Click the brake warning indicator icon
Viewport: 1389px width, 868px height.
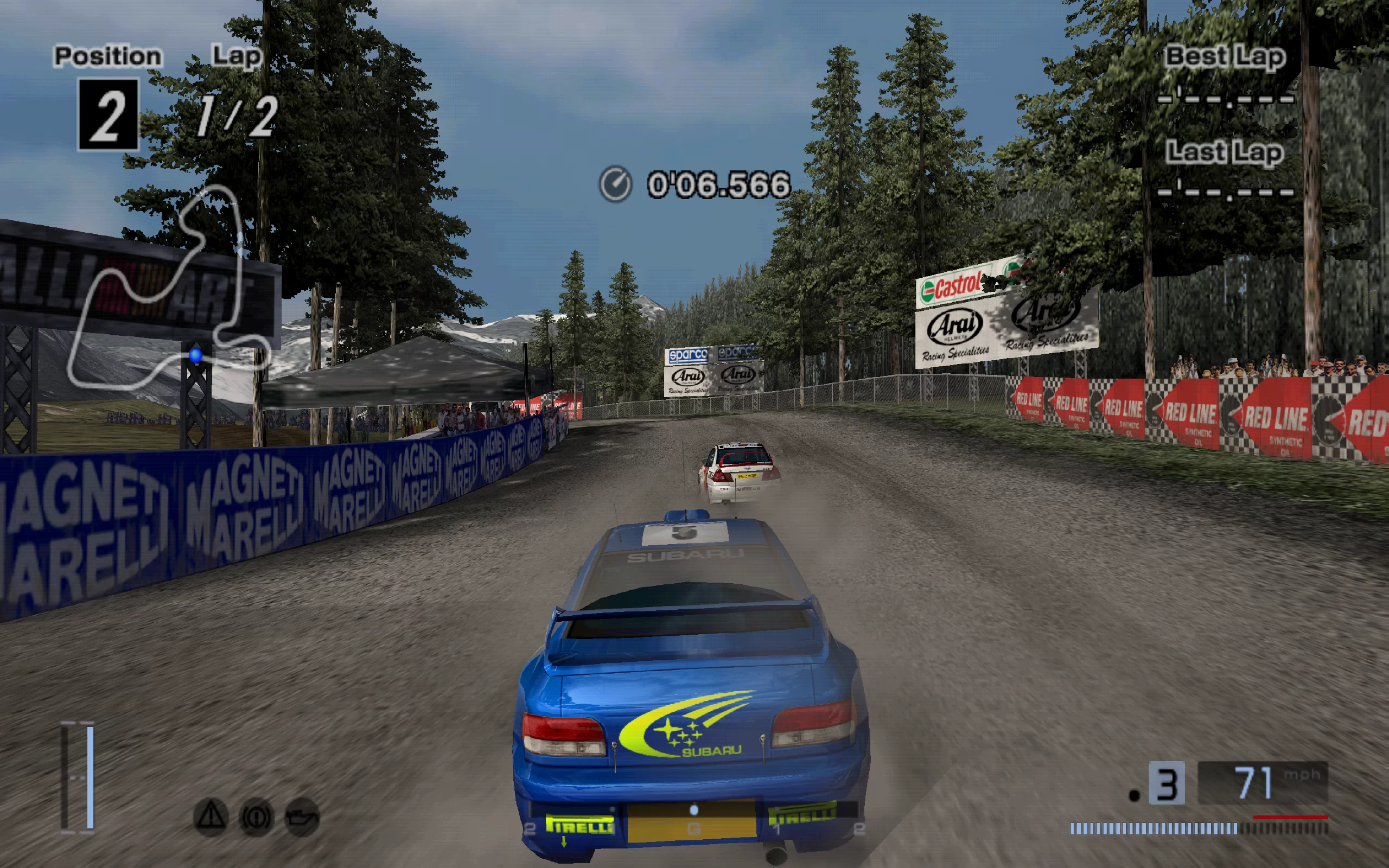tap(256, 816)
